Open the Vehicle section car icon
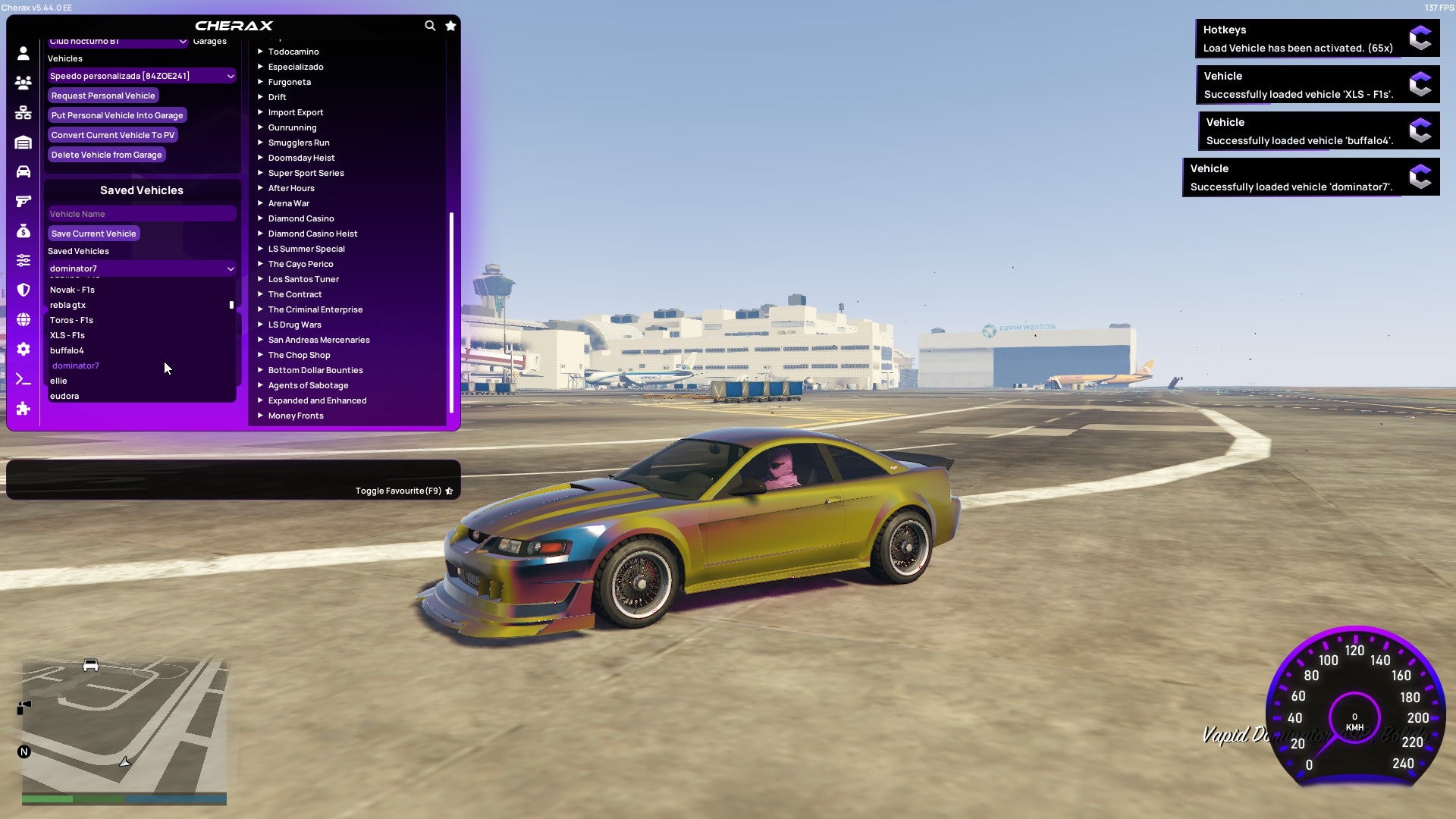Image resolution: width=1456 pixels, height=819 pixels. point(23,171)
